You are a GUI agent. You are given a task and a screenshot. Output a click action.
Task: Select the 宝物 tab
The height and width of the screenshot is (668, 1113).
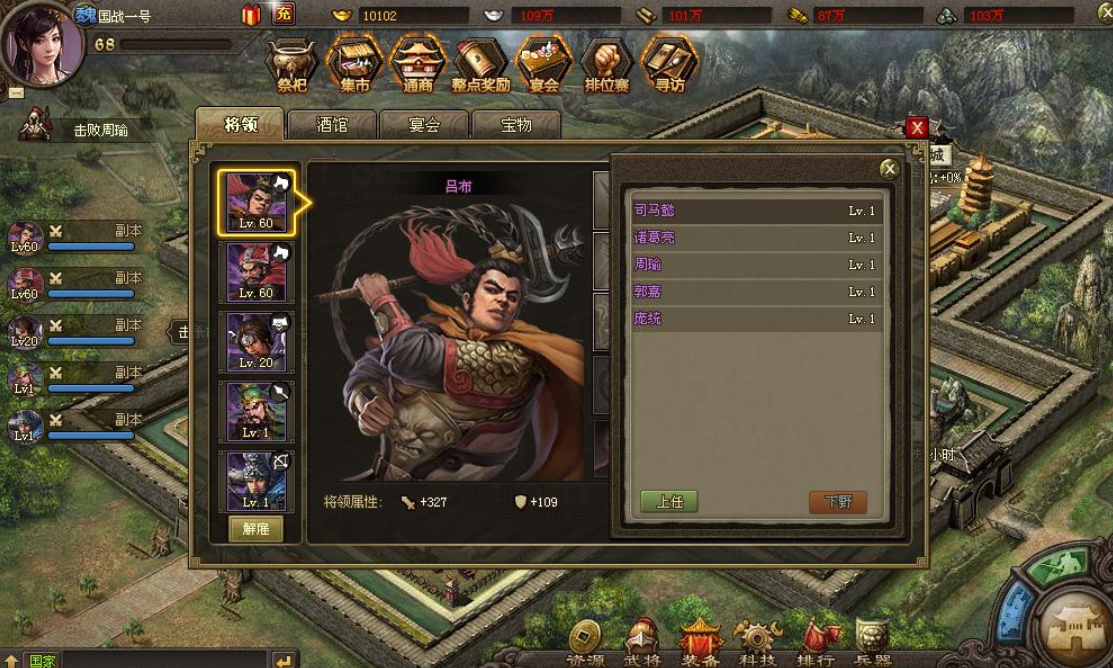click(516, 125)
